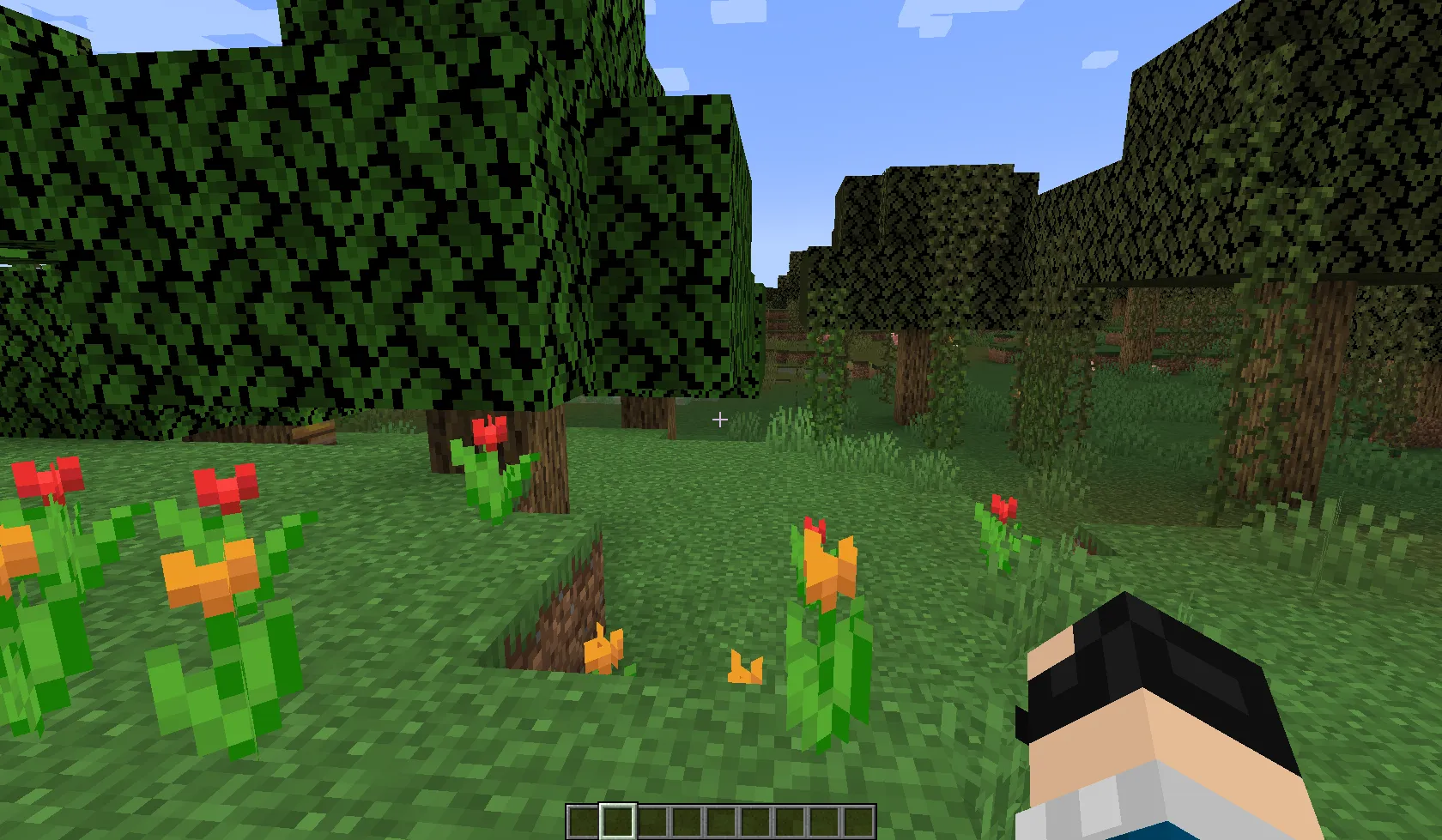Select the sixth hotbar slot

click(754, 821)
